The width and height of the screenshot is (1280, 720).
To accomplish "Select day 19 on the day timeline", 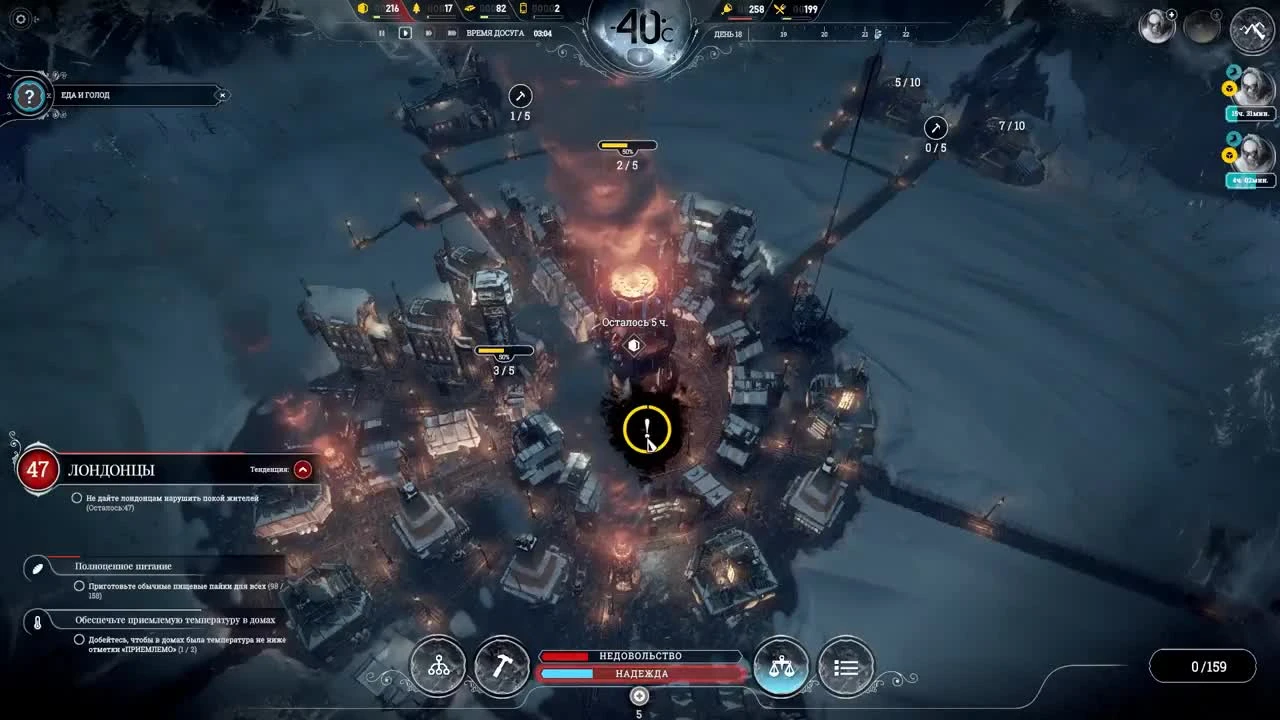I will [x=783, y=33].
